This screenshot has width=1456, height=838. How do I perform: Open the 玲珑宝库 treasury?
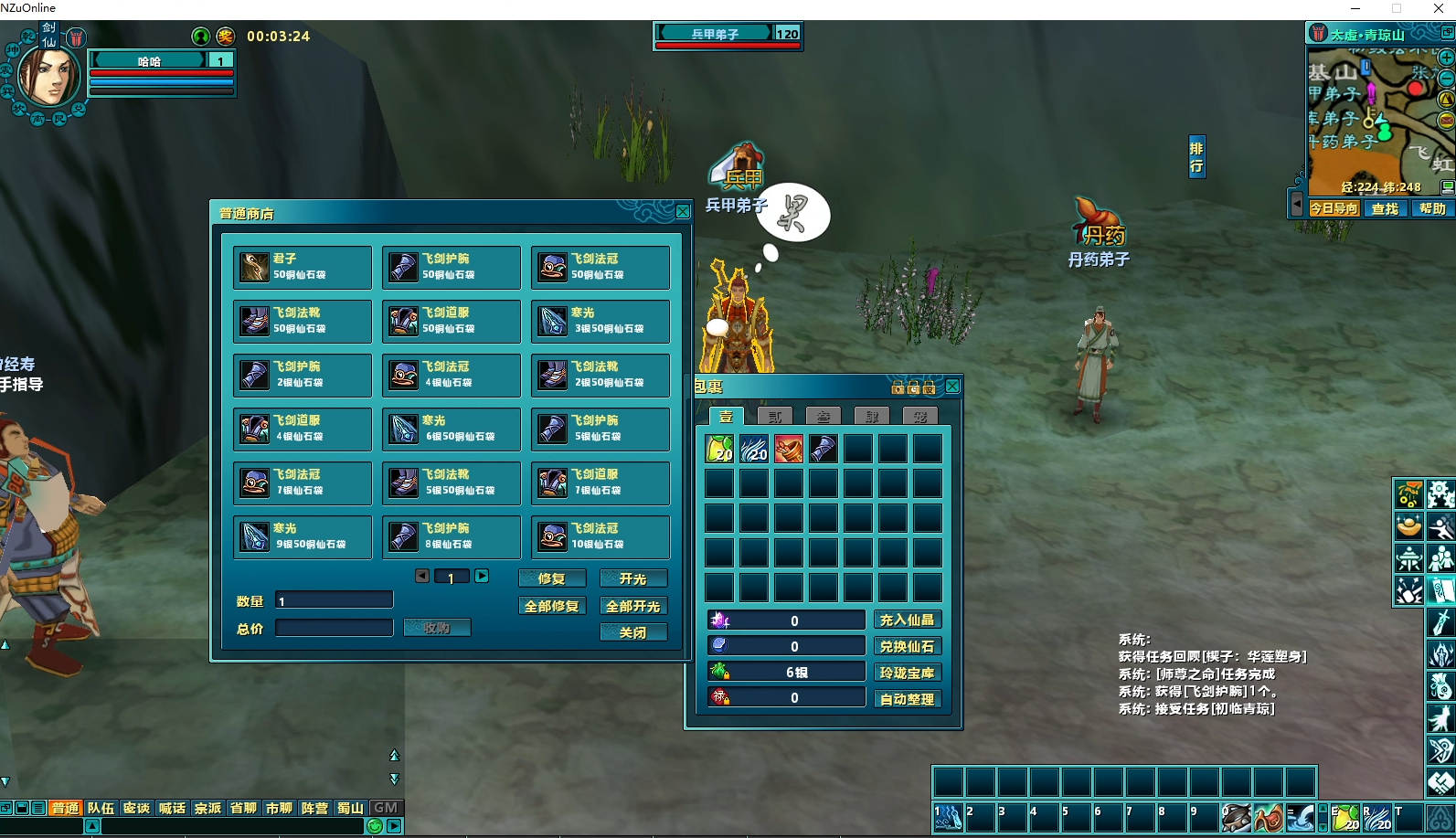(907, 674)
